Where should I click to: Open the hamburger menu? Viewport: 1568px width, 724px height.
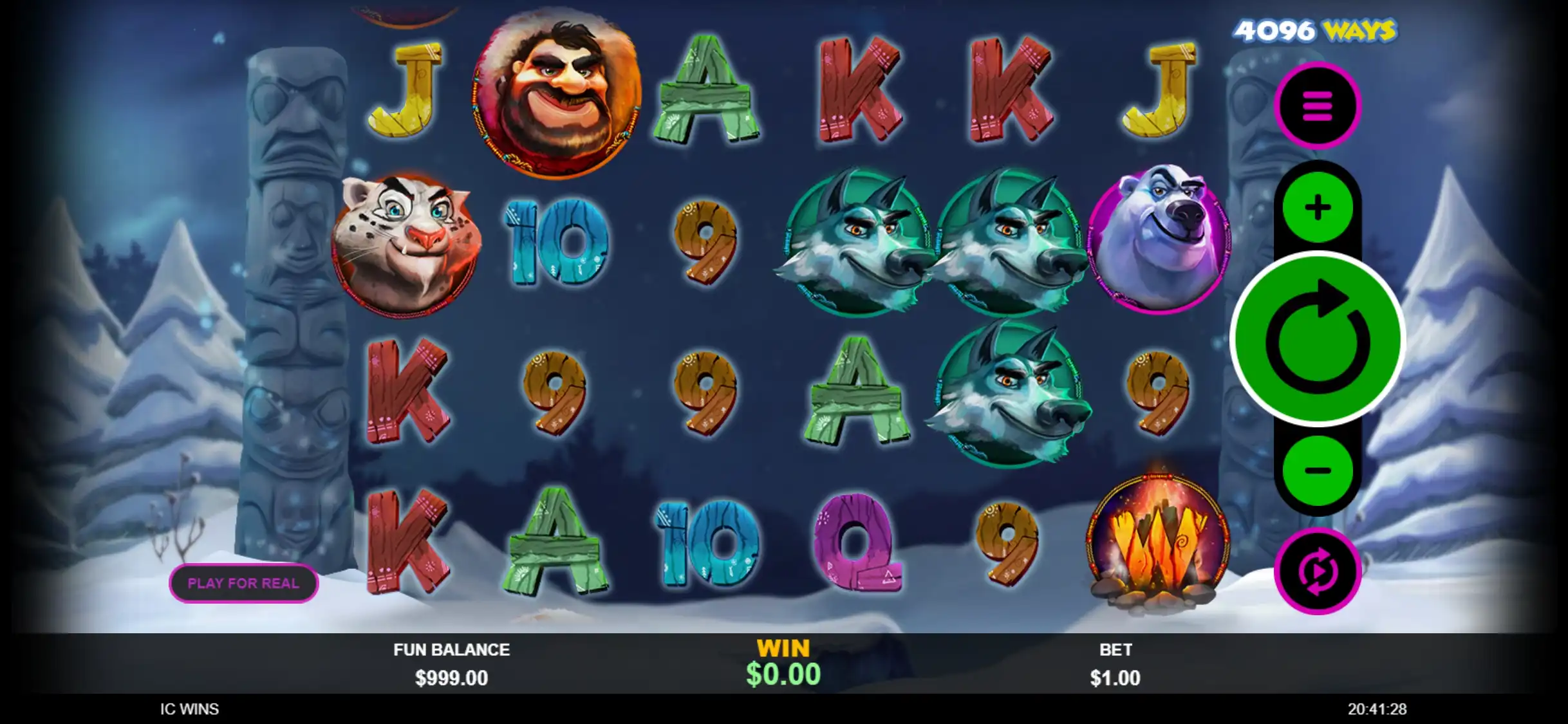coord(1318,106)
